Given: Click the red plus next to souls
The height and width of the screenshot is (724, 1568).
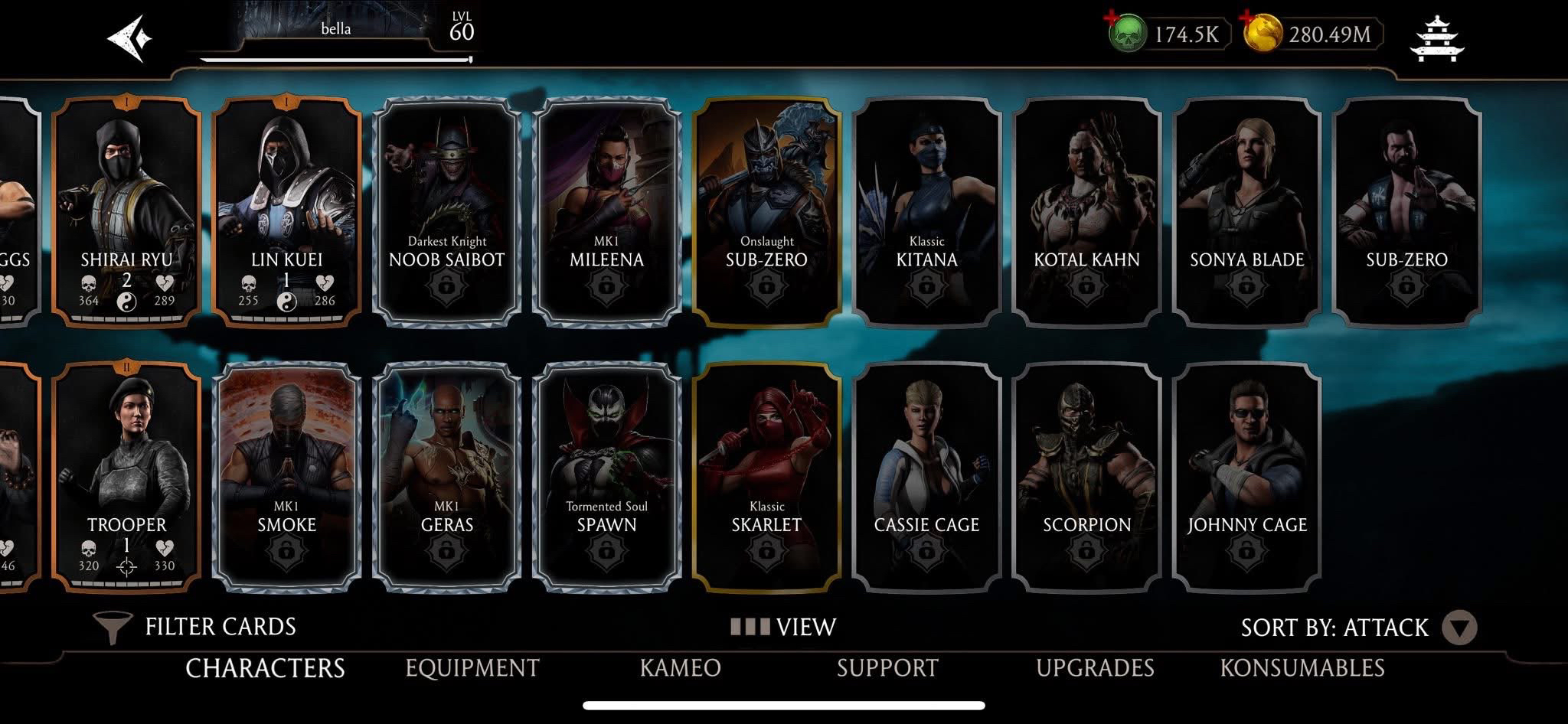Looking at the screenshot, I should point(1111,16).
